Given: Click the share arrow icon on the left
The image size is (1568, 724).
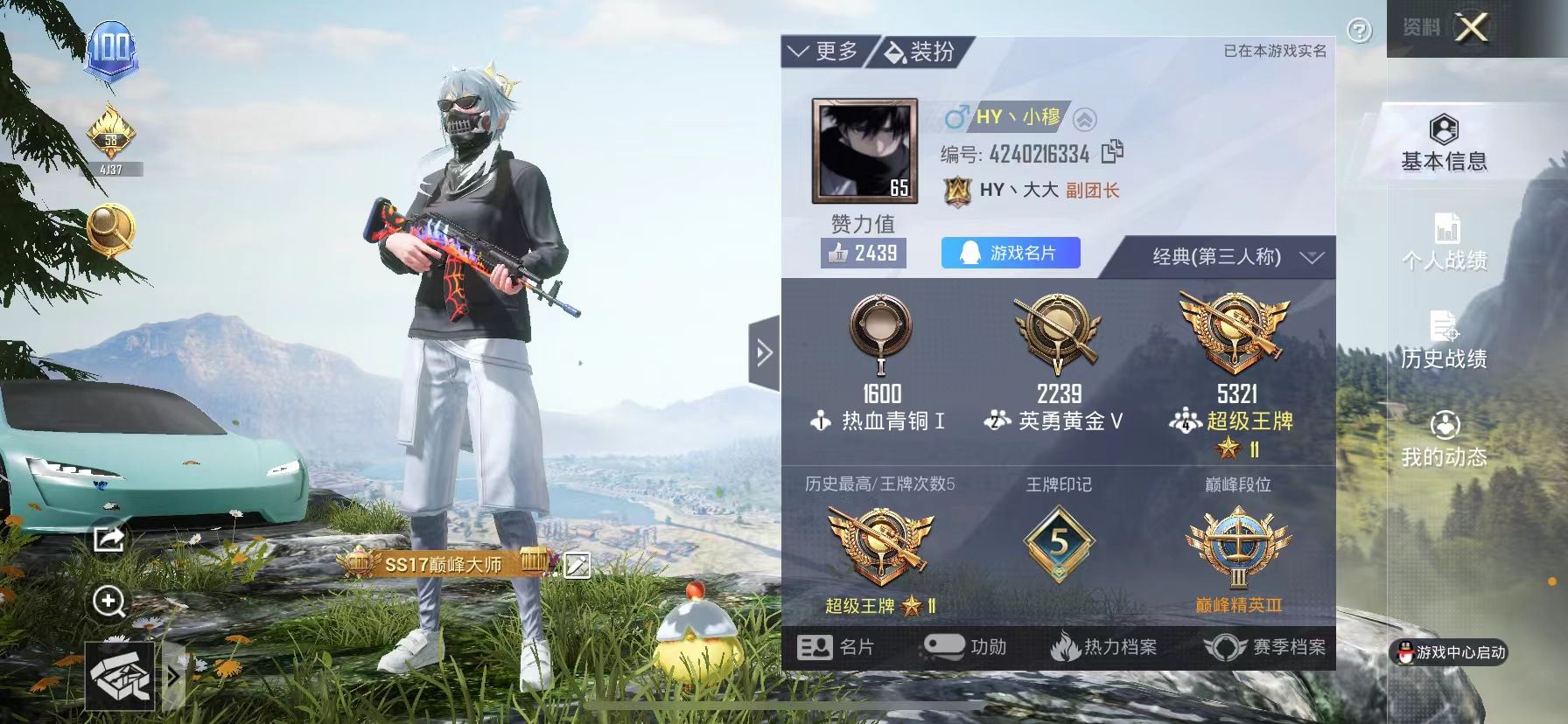Looking at the screenshot, I should pyautogui.click(x=108, y=540).
